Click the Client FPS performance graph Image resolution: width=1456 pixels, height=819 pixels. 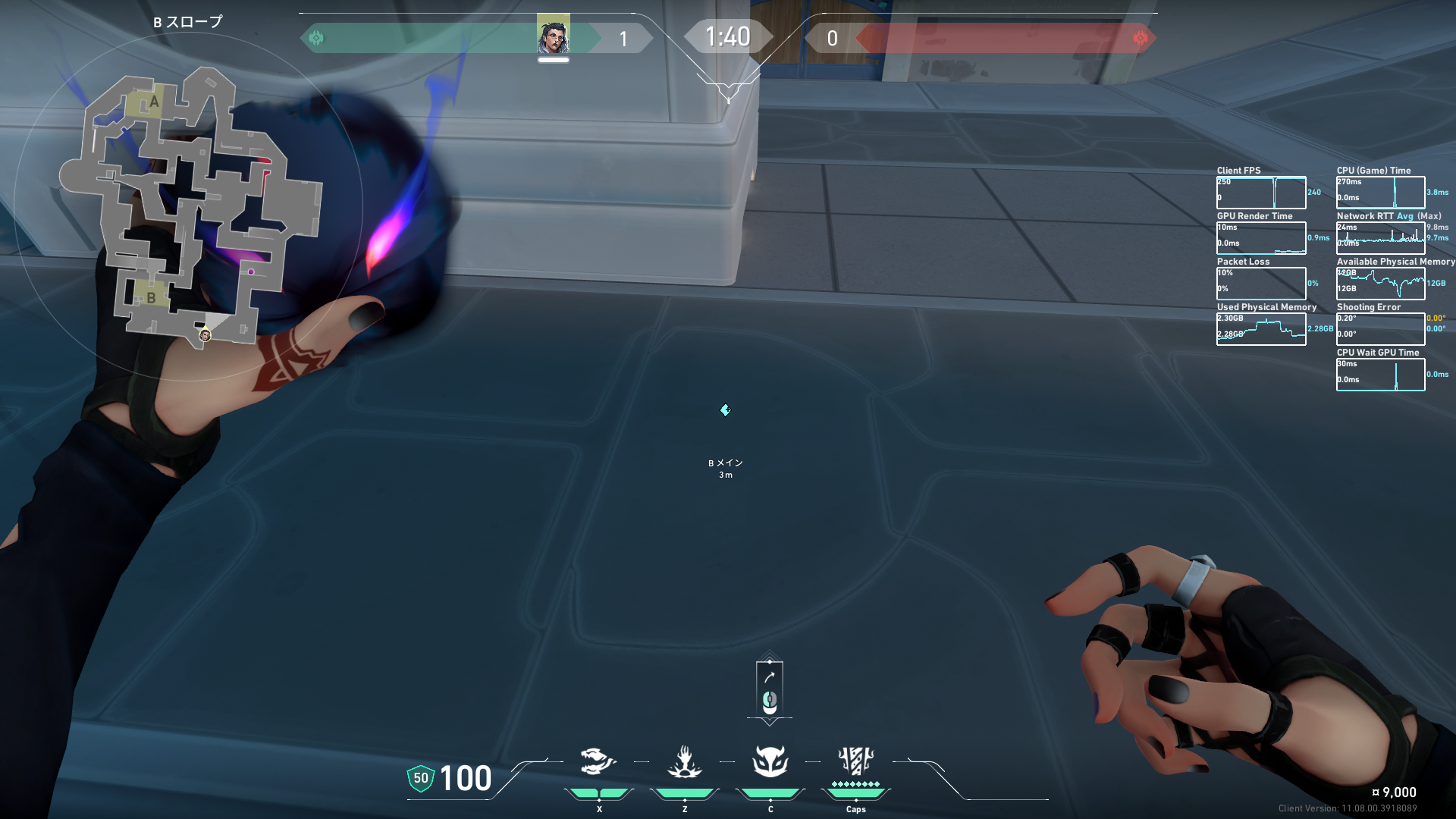(1261, 193)
